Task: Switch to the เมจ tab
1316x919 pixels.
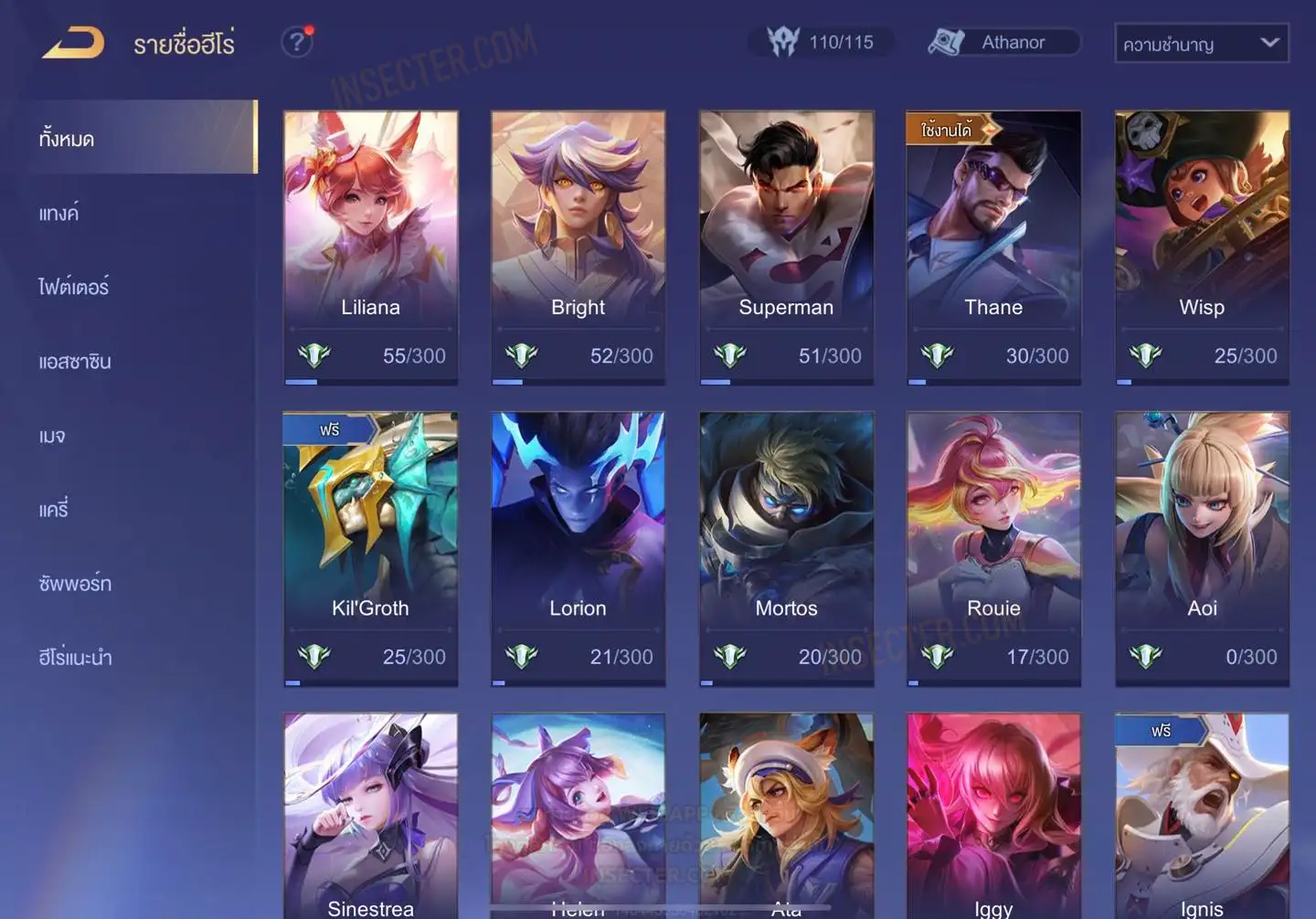Action: (52, 435)
